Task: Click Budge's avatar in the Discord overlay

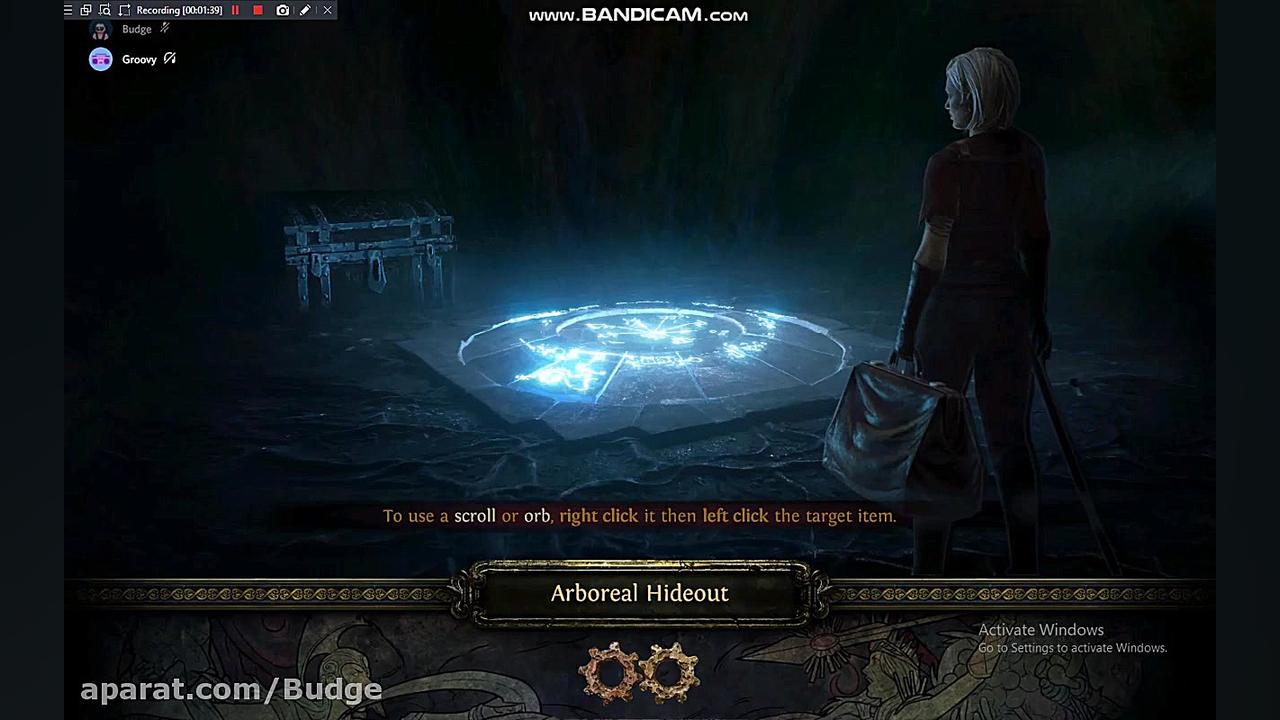Action: click(x=100, y=29)
